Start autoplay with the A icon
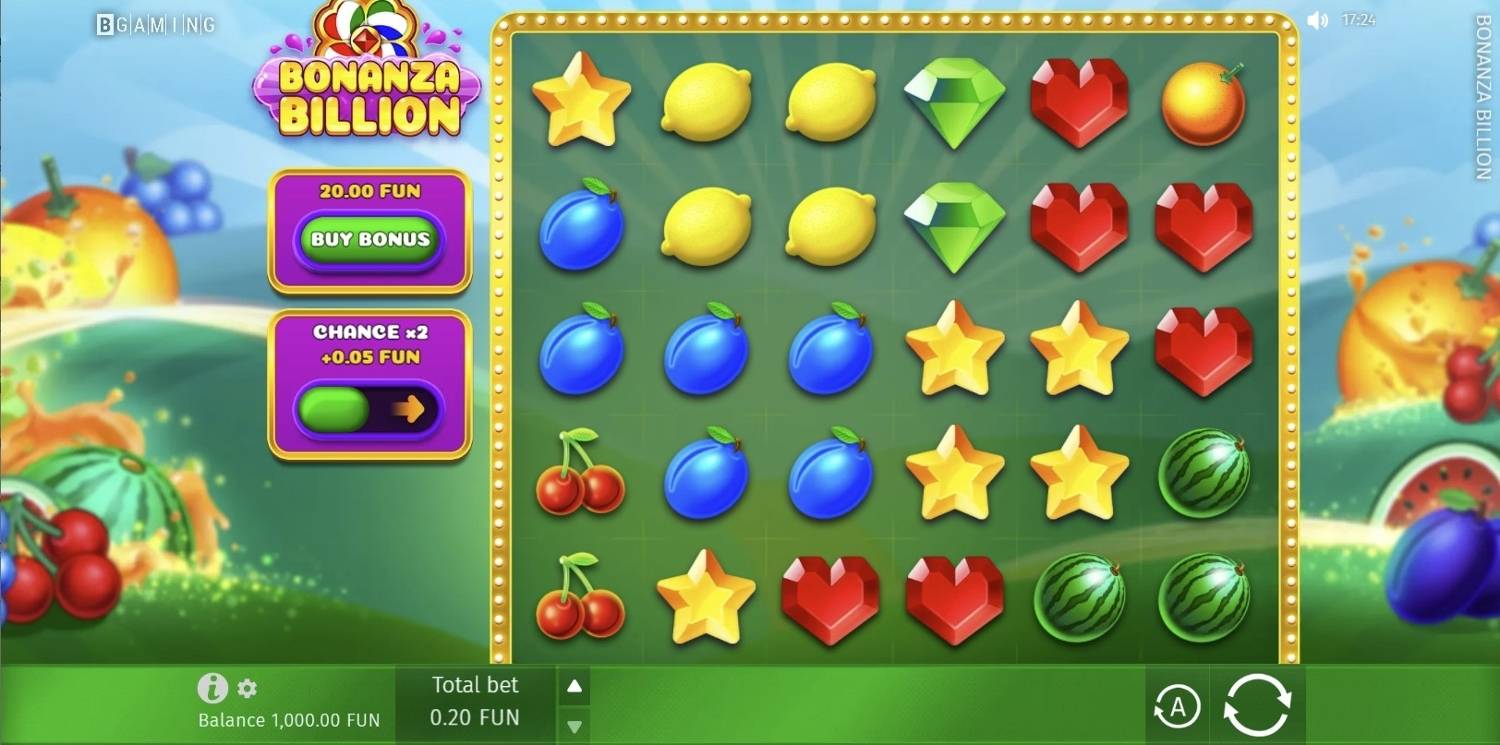The height and width of the screenshot is (745, 1500). point(1177,705)
